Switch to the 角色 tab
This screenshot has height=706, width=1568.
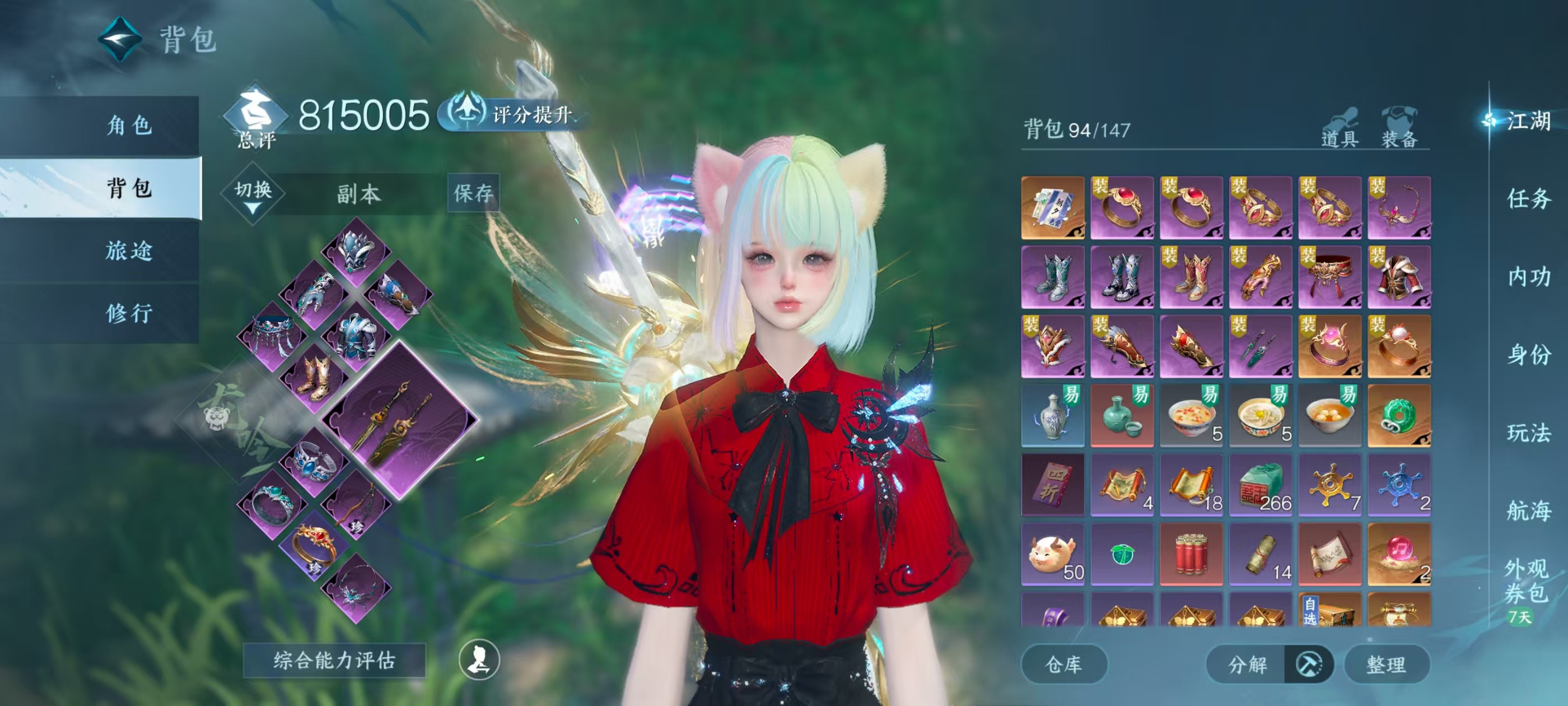pyautogui.click(x=129, y=126)
